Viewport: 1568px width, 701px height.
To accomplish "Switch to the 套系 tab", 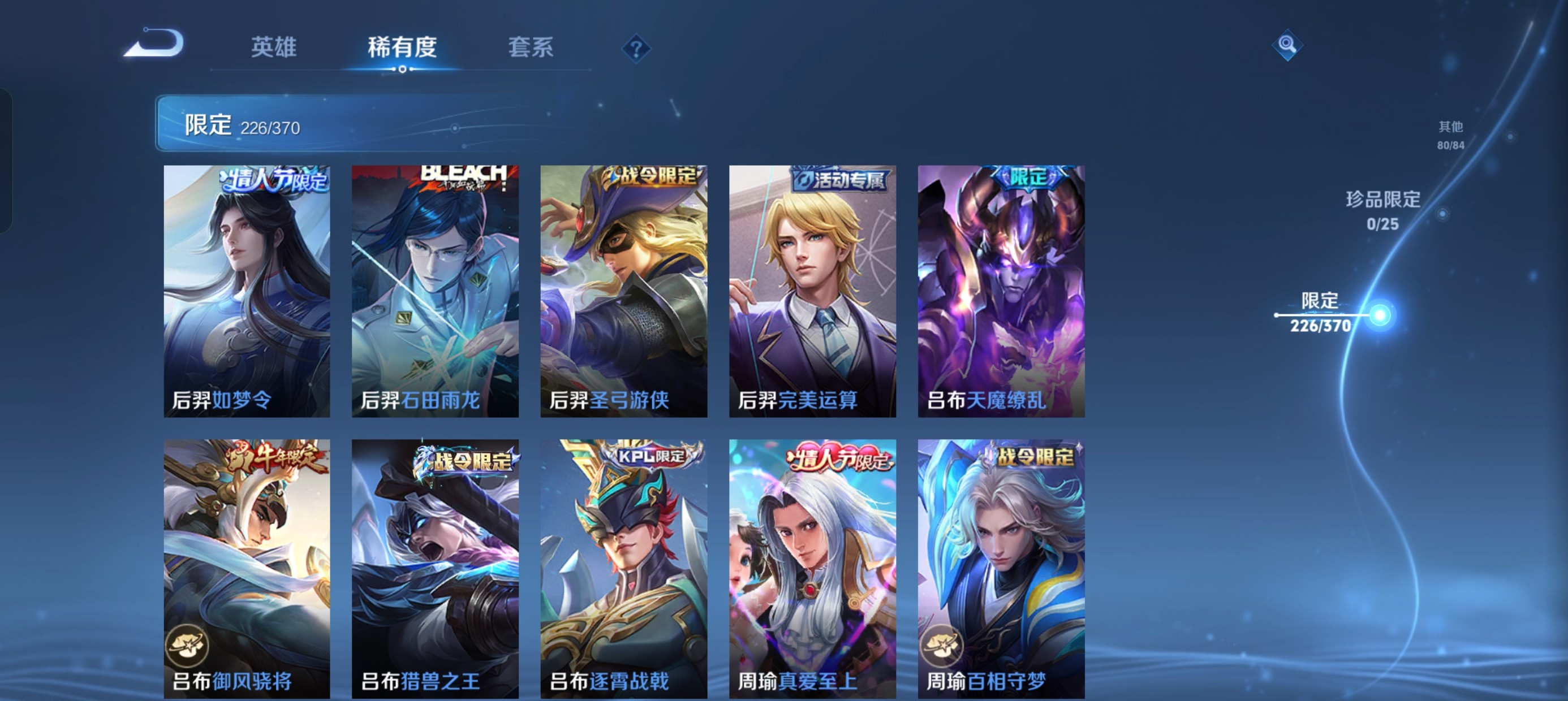I will click(x=531, y=47).
